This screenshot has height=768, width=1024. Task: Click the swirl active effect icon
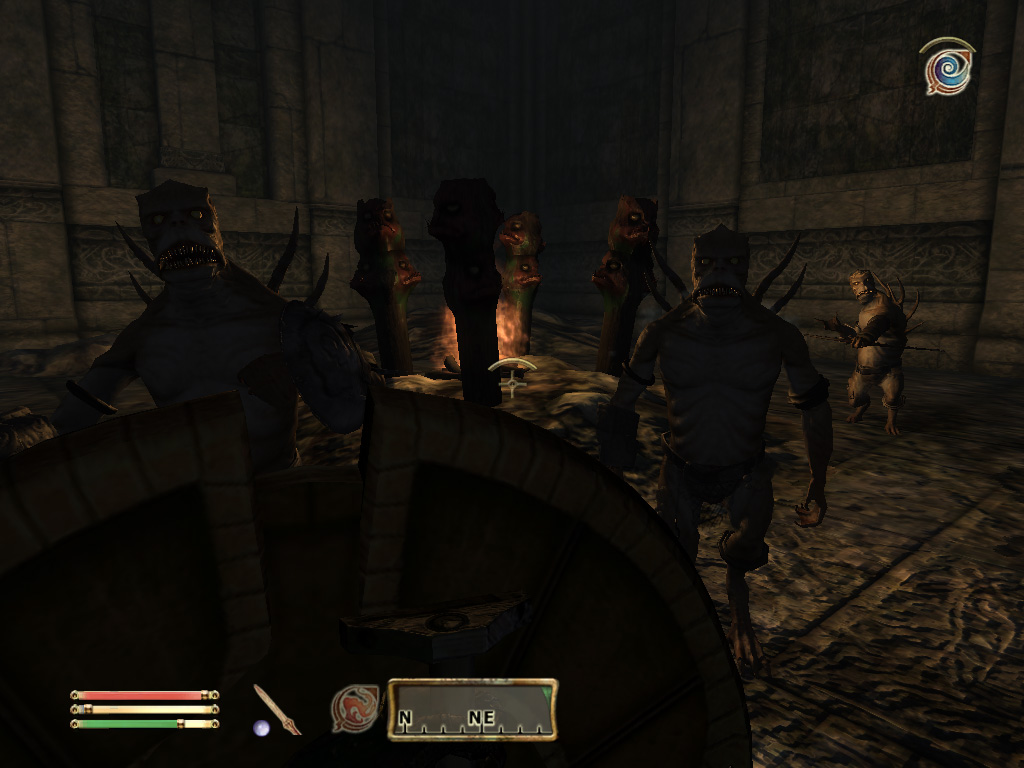pyautogui.click(x=947, y=67)
